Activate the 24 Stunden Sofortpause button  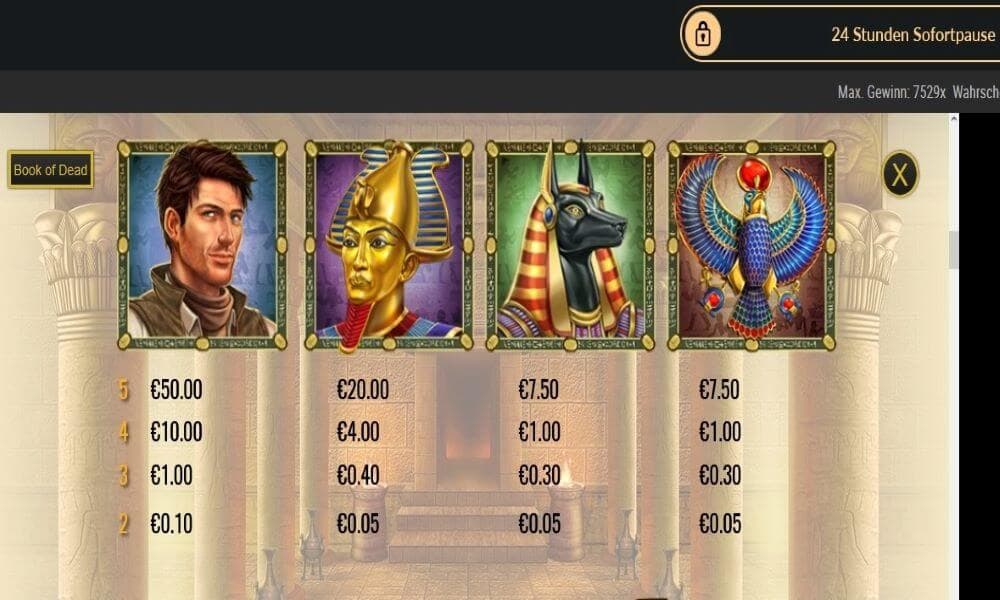pyautogui.click(x=840, y=34)
